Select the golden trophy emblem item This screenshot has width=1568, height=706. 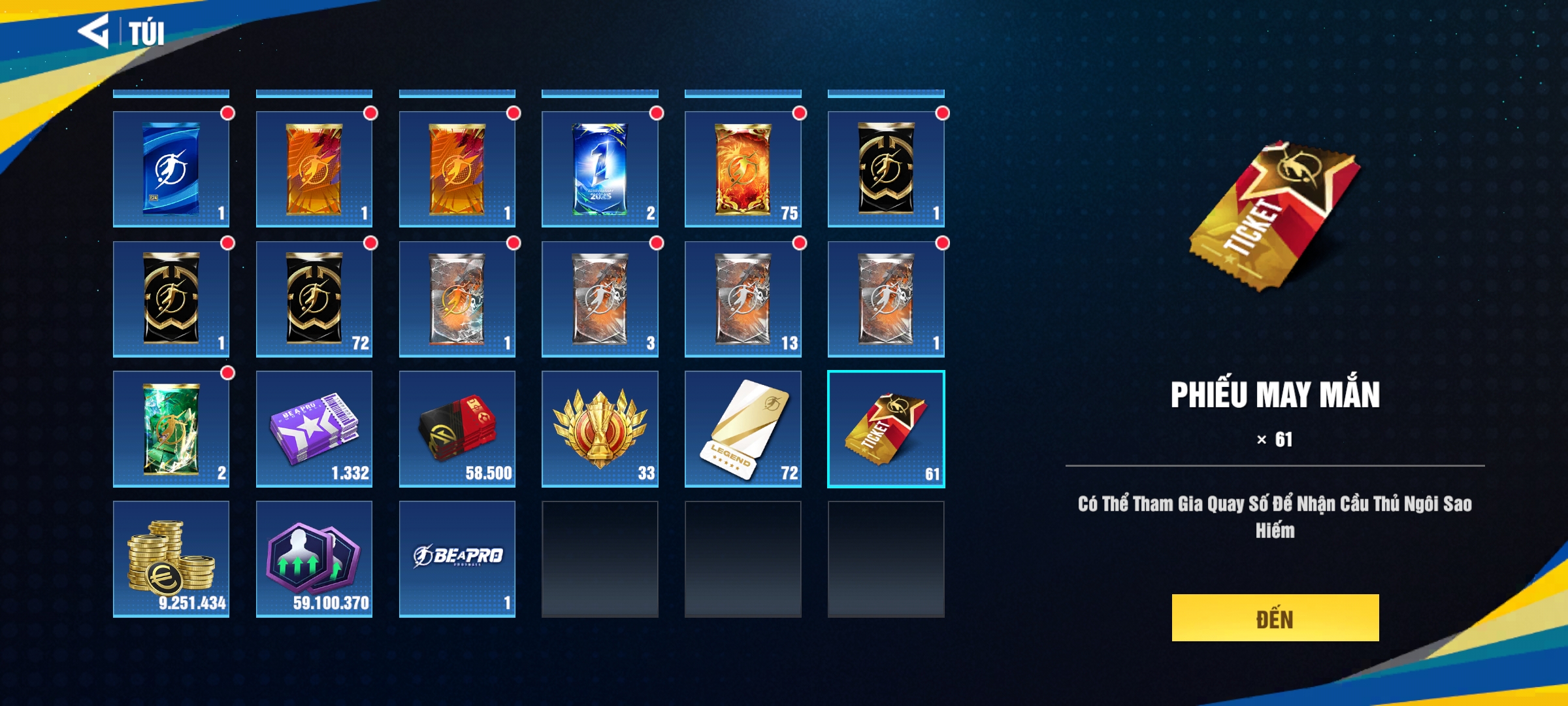pyautogui.click(x=600, y=429)
